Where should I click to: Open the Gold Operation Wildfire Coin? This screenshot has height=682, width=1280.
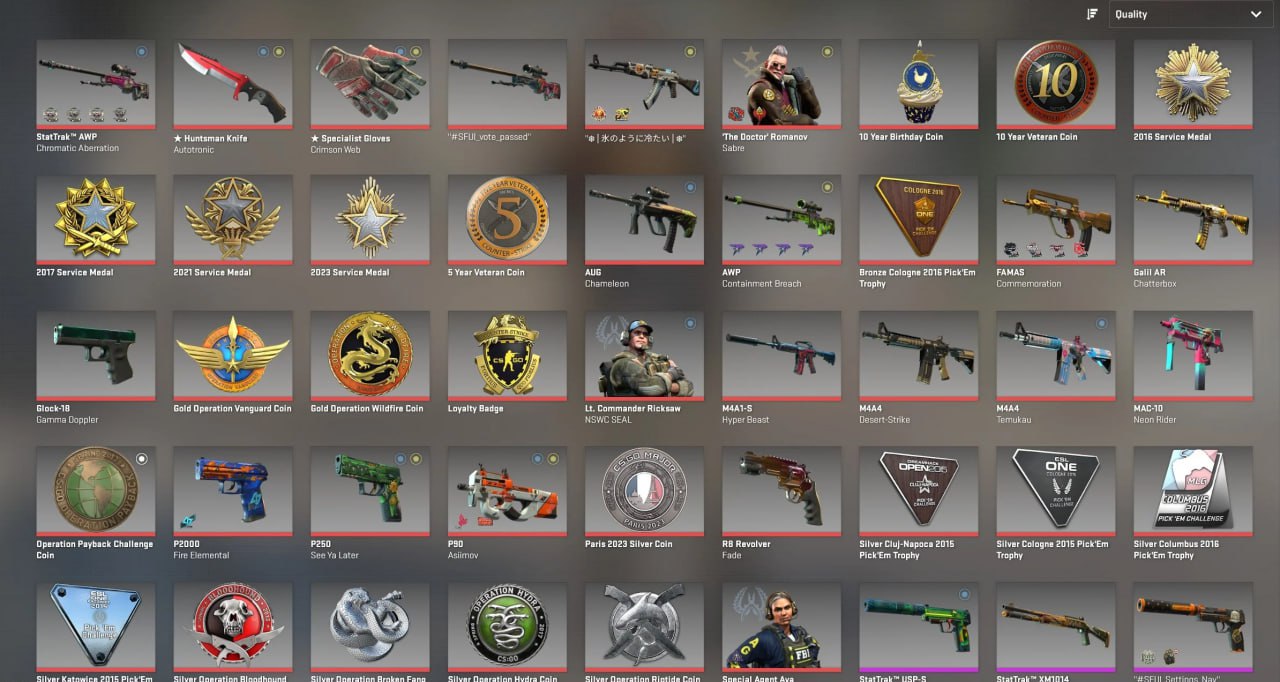[370, 355]
